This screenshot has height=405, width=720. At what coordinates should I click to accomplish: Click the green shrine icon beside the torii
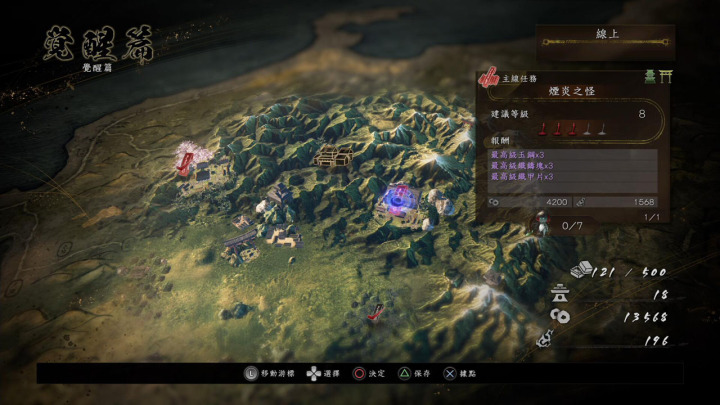coord(649,76)
